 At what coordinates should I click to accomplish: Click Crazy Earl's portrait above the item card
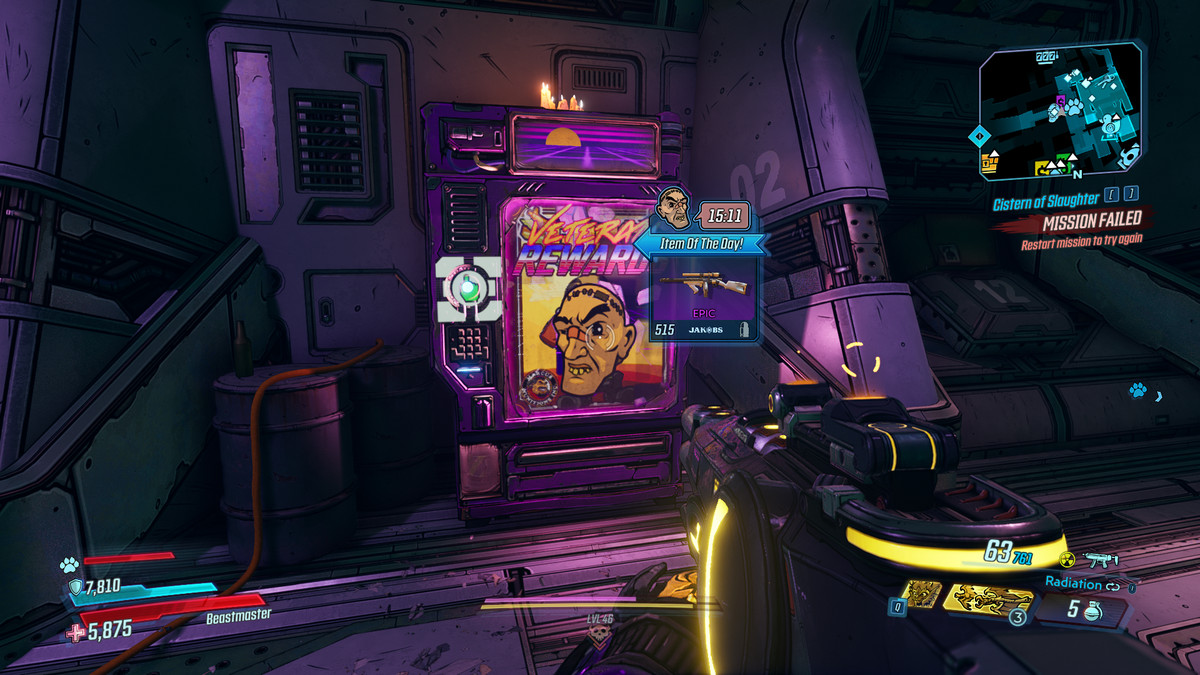click(x=676, y=208)
